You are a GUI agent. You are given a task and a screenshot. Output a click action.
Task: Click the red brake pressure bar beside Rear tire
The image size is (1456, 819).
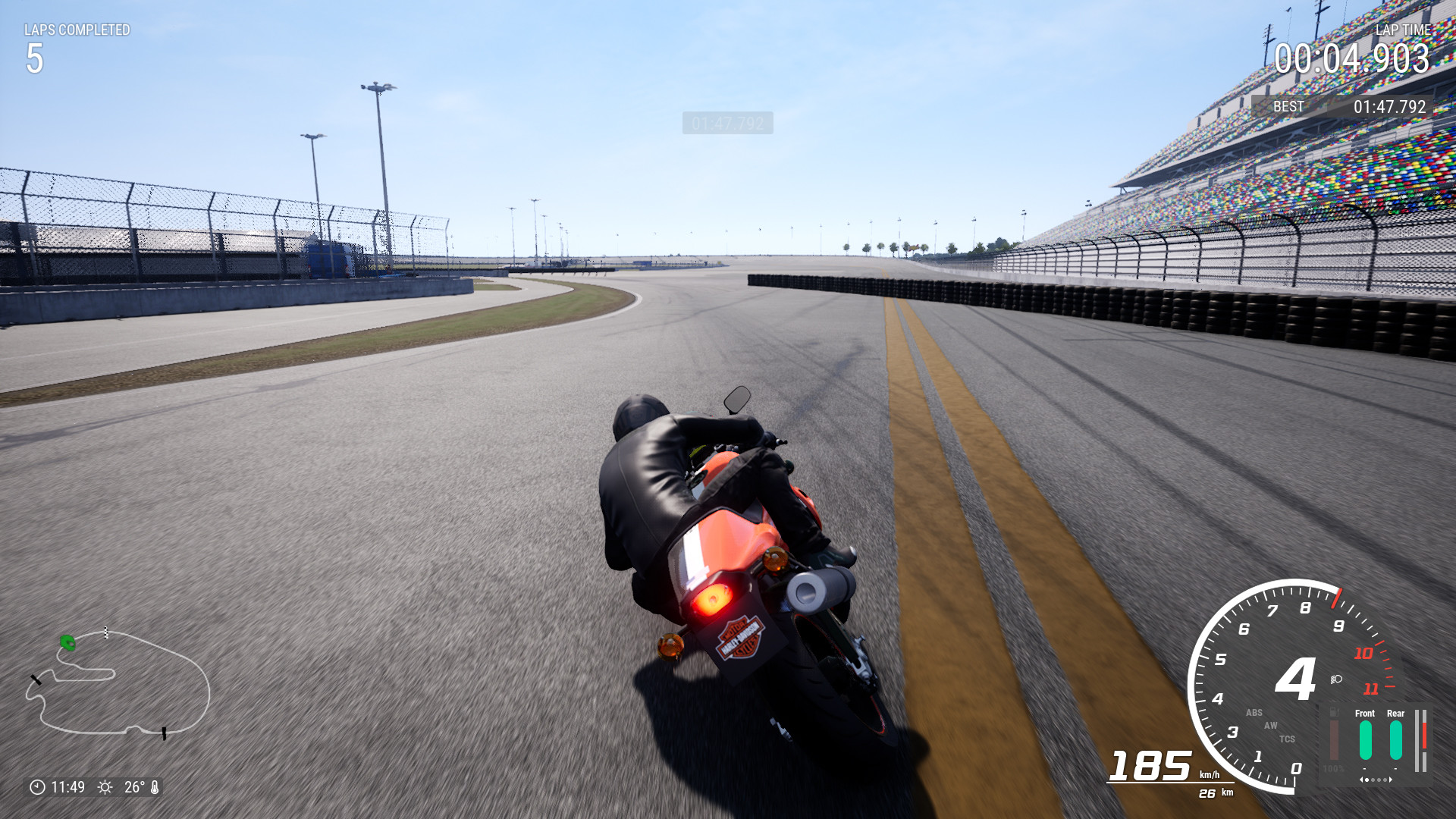click(1424, 736)
